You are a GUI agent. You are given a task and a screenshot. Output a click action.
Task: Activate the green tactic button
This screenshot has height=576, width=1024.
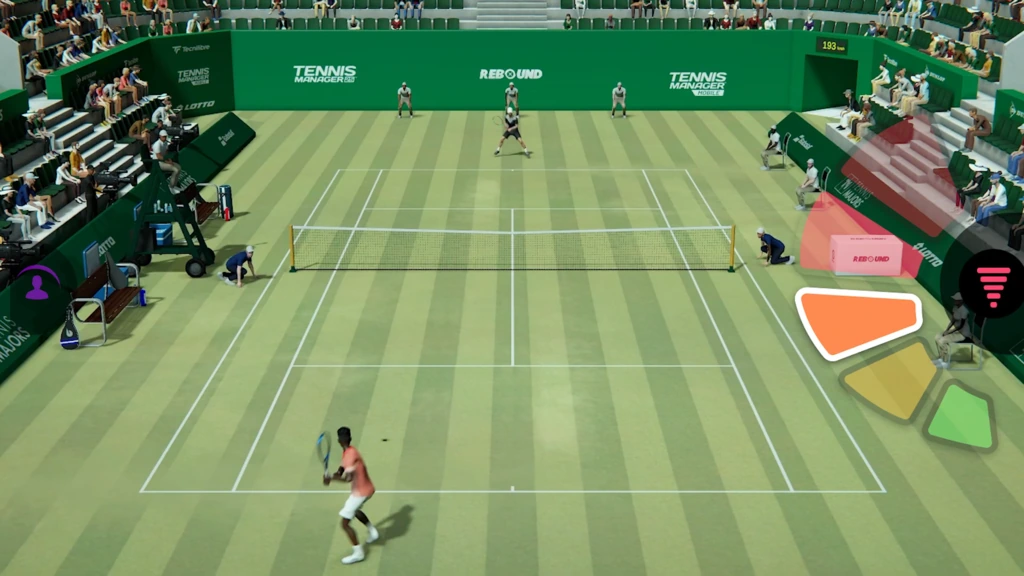pyautogui.click(x=961, y=417)
